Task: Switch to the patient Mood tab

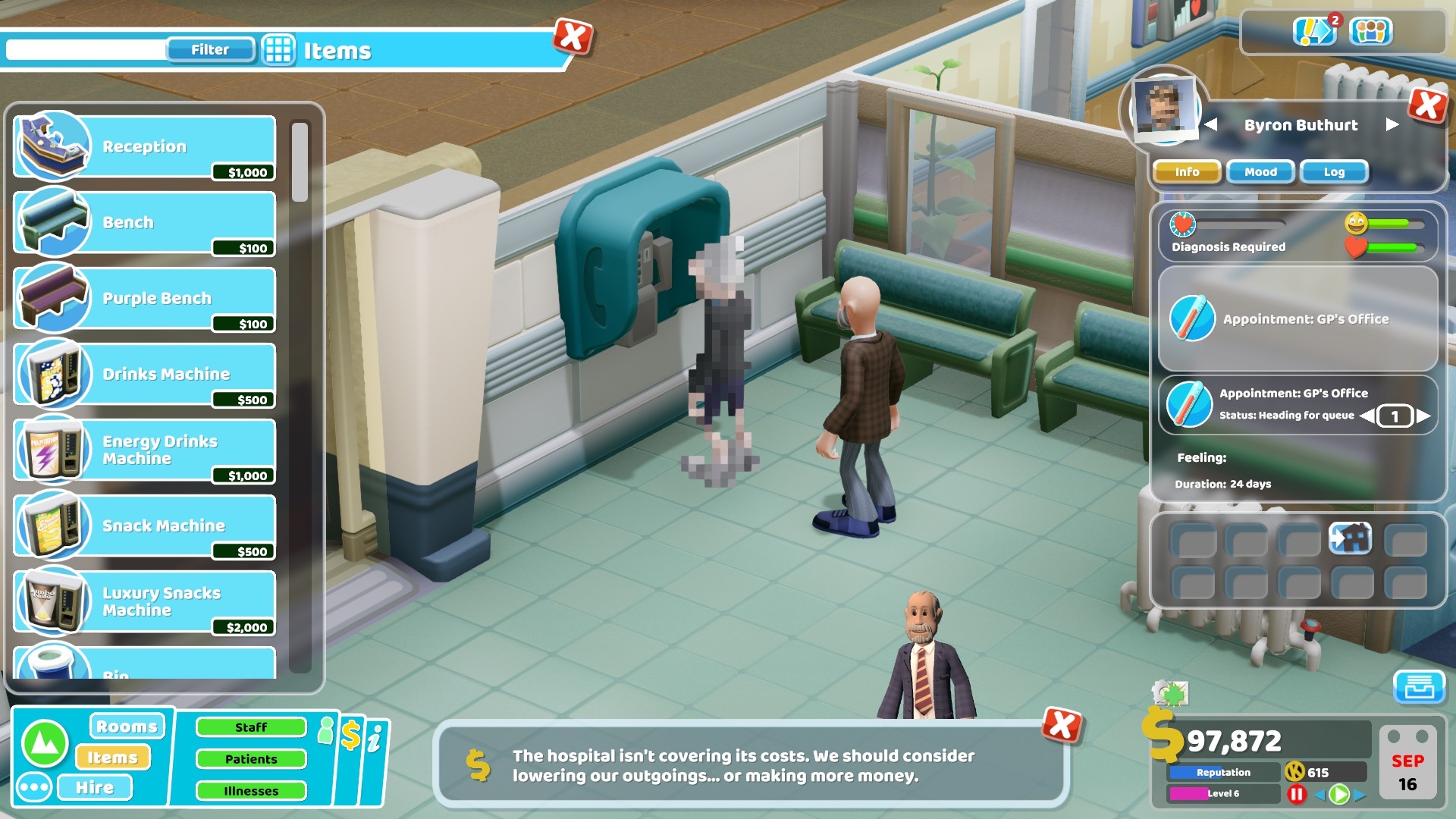Action: tap(1260, 172)
